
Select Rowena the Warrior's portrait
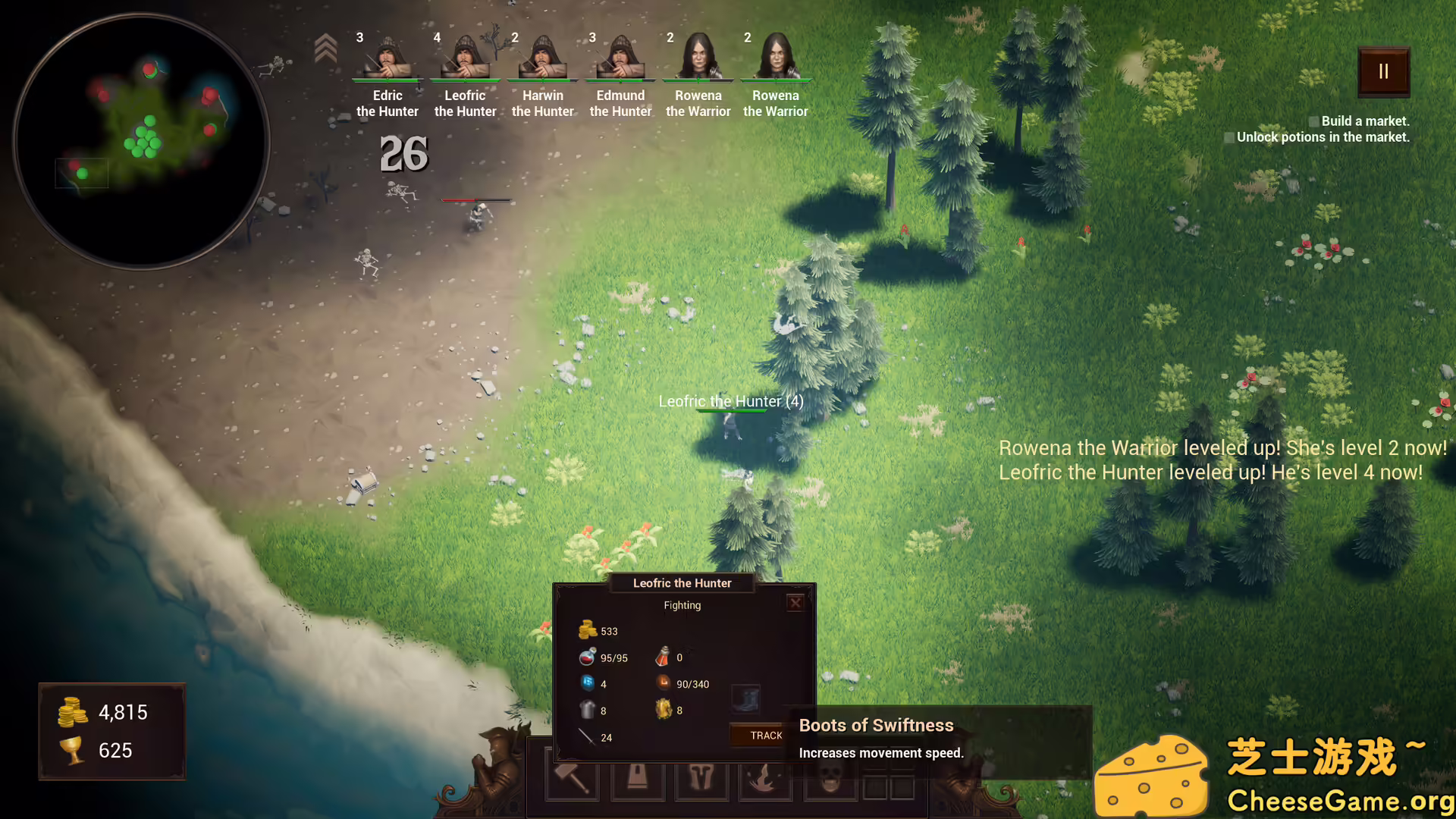click(698, 57)
